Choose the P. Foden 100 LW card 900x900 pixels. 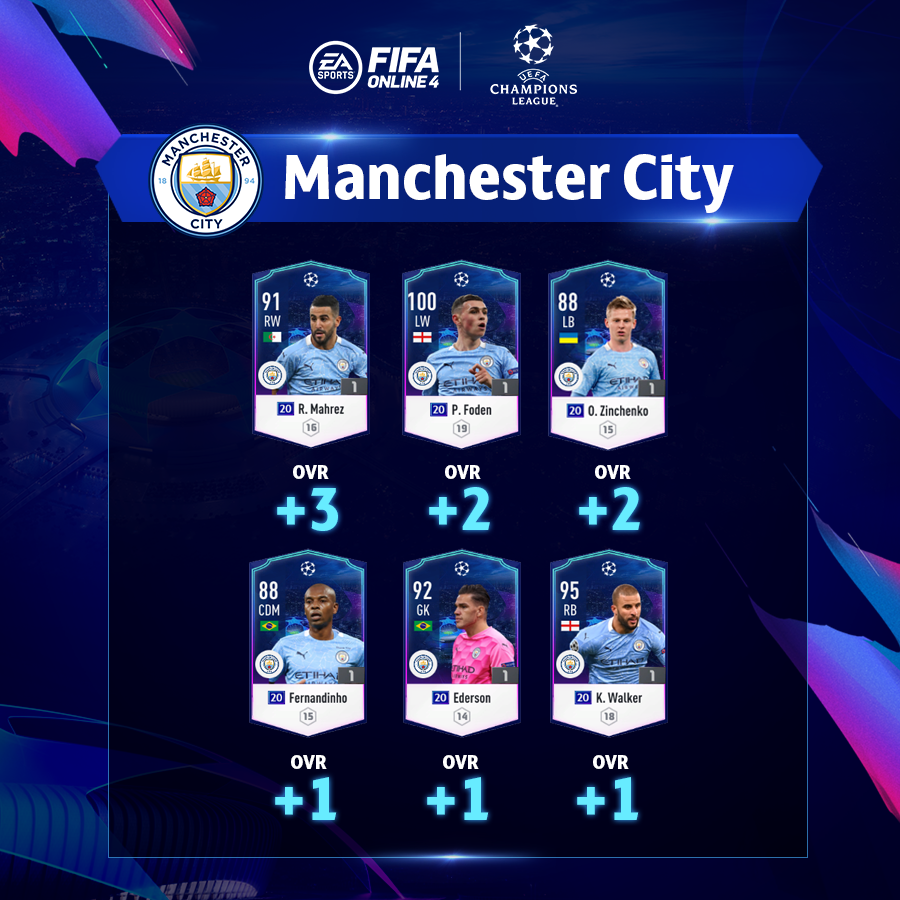460,353
